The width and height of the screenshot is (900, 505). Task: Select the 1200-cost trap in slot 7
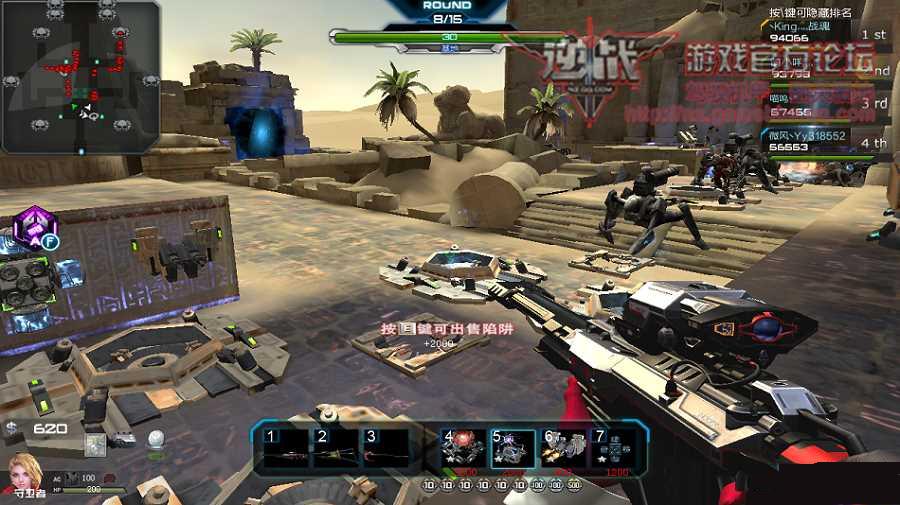(x=614, y=450)
